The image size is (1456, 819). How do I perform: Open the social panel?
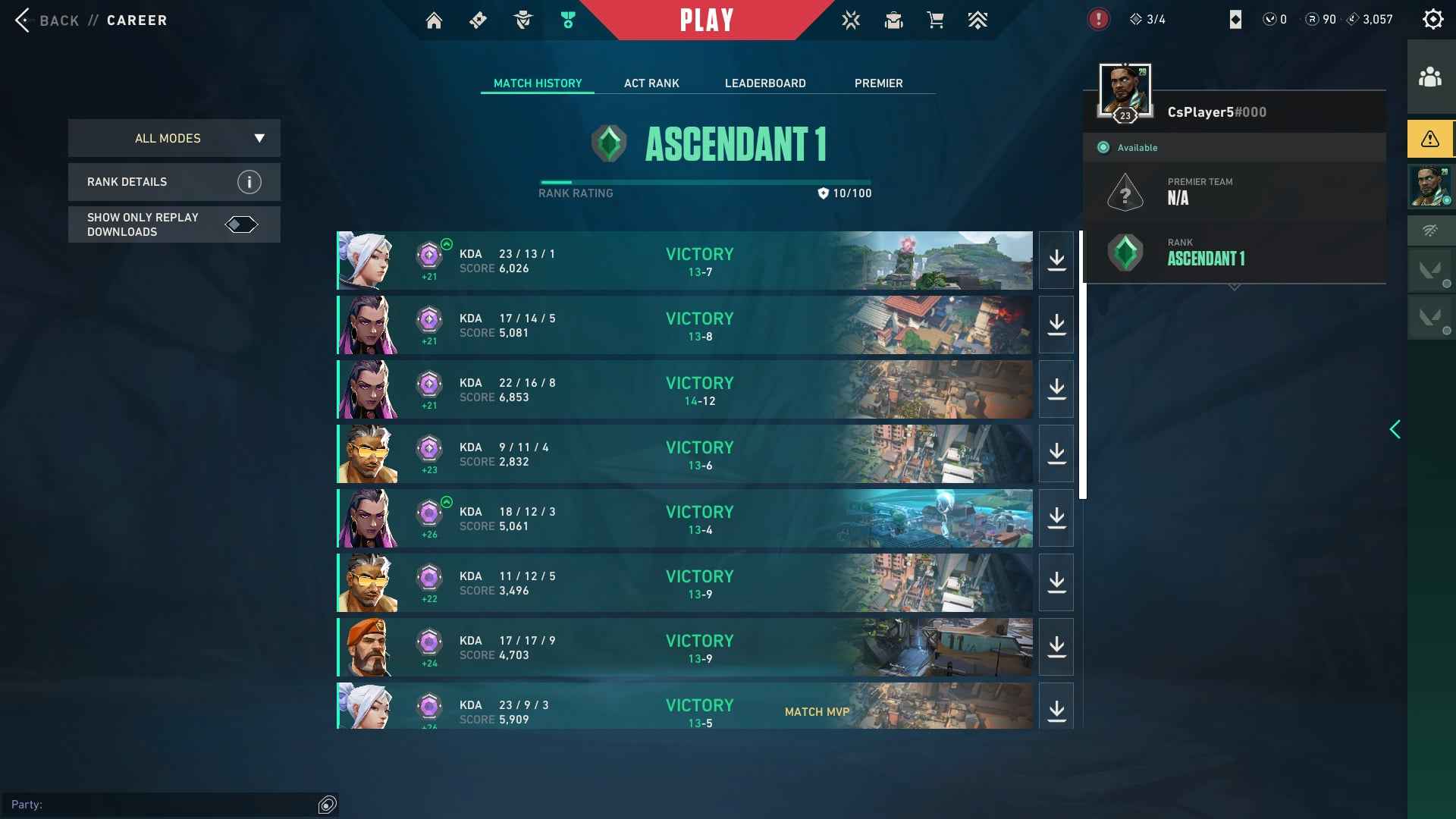coord(1430,77)
